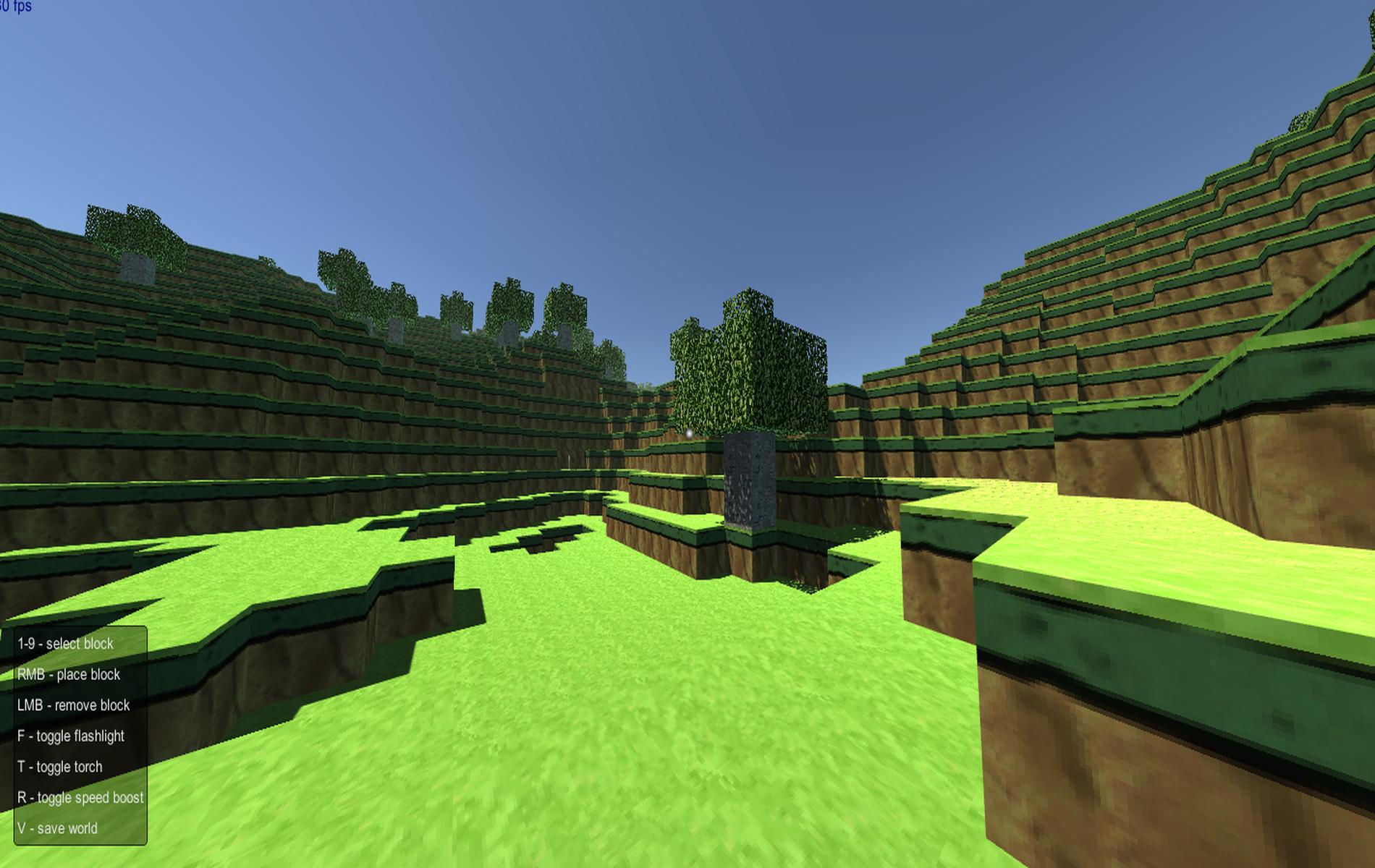
Task: Click 'F - toggle flashlight' in the controls list
Action: [72, 736]
